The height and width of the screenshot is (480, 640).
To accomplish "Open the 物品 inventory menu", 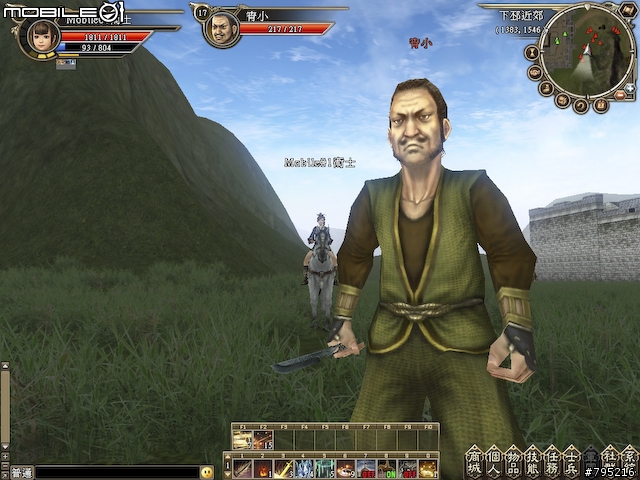I will coord(513,460).
